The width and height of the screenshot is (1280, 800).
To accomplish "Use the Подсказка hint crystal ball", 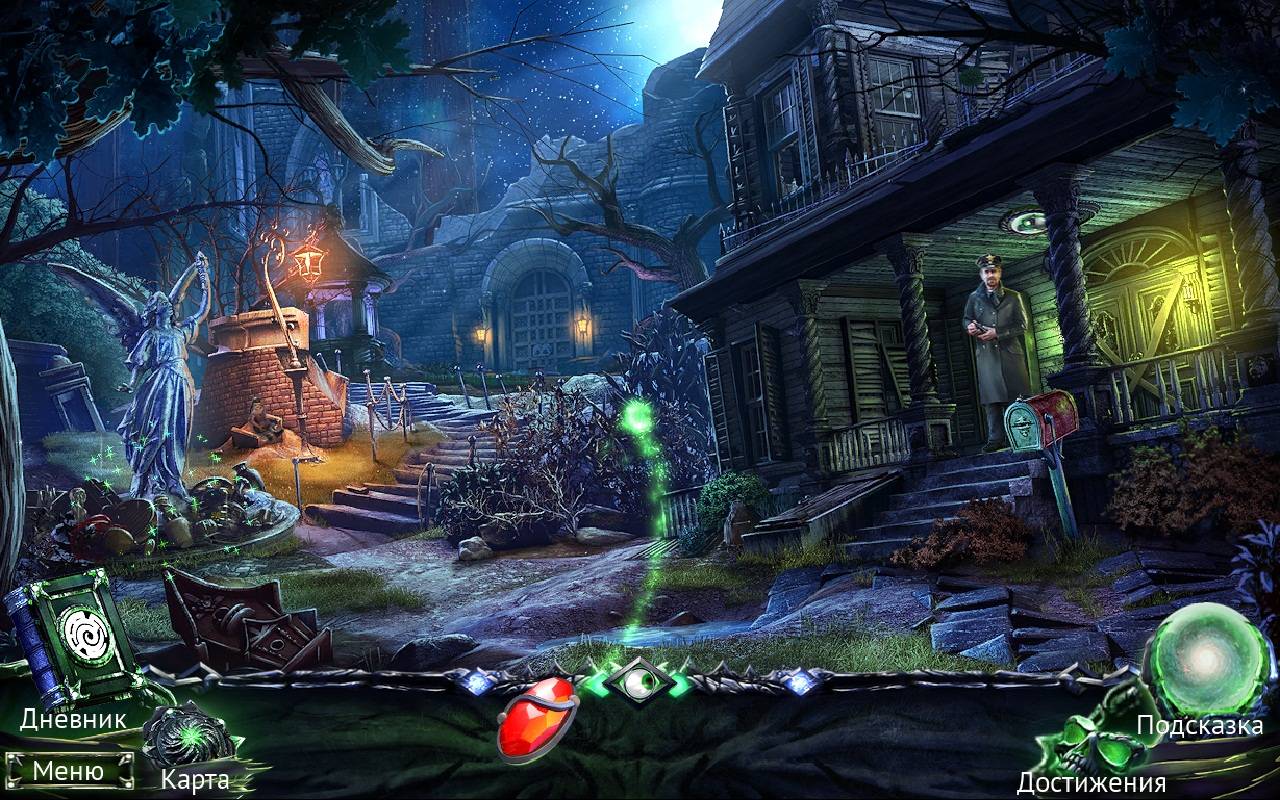I will 1204,660.
